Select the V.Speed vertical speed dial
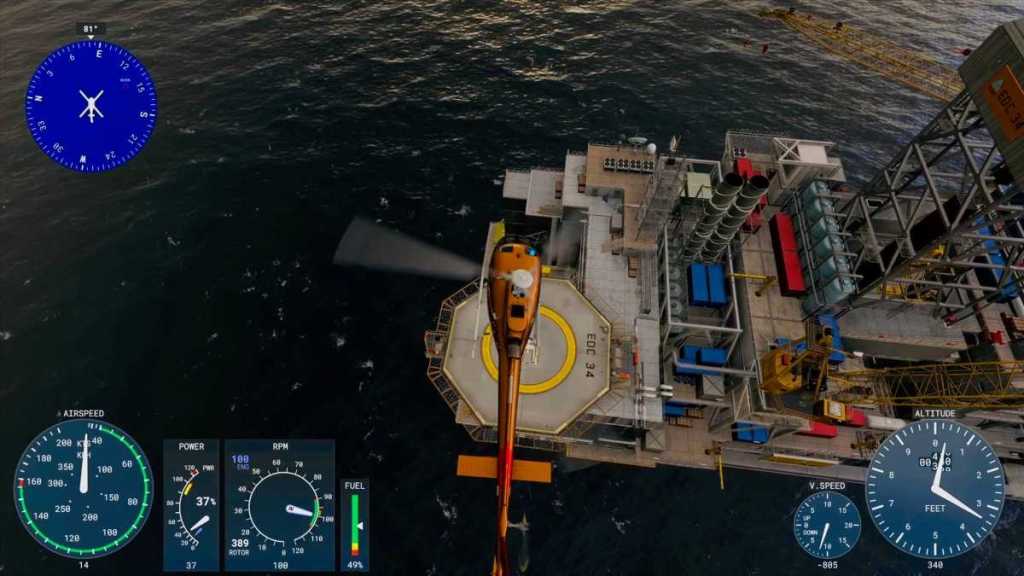This screenshot has width=1024, height=576. click(x=826, y=524)
